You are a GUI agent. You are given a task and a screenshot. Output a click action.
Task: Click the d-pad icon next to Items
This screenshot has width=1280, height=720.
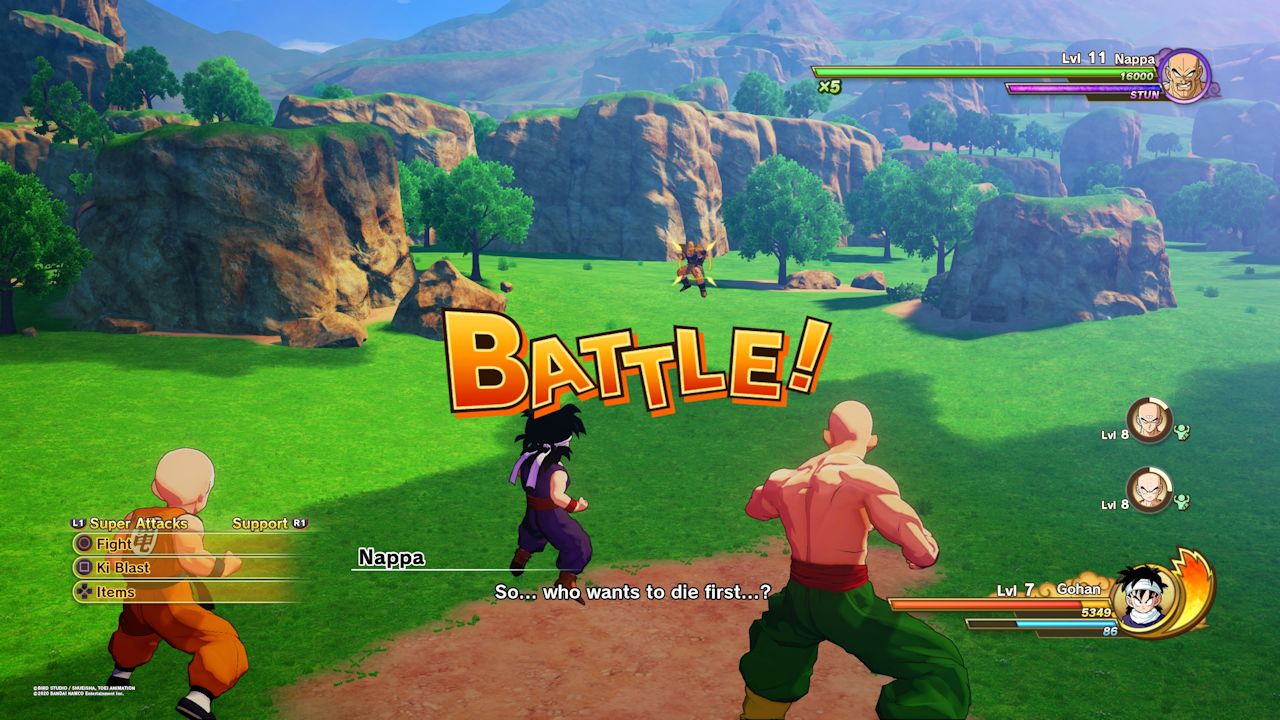pyautogui.click(x=83, y=591)
